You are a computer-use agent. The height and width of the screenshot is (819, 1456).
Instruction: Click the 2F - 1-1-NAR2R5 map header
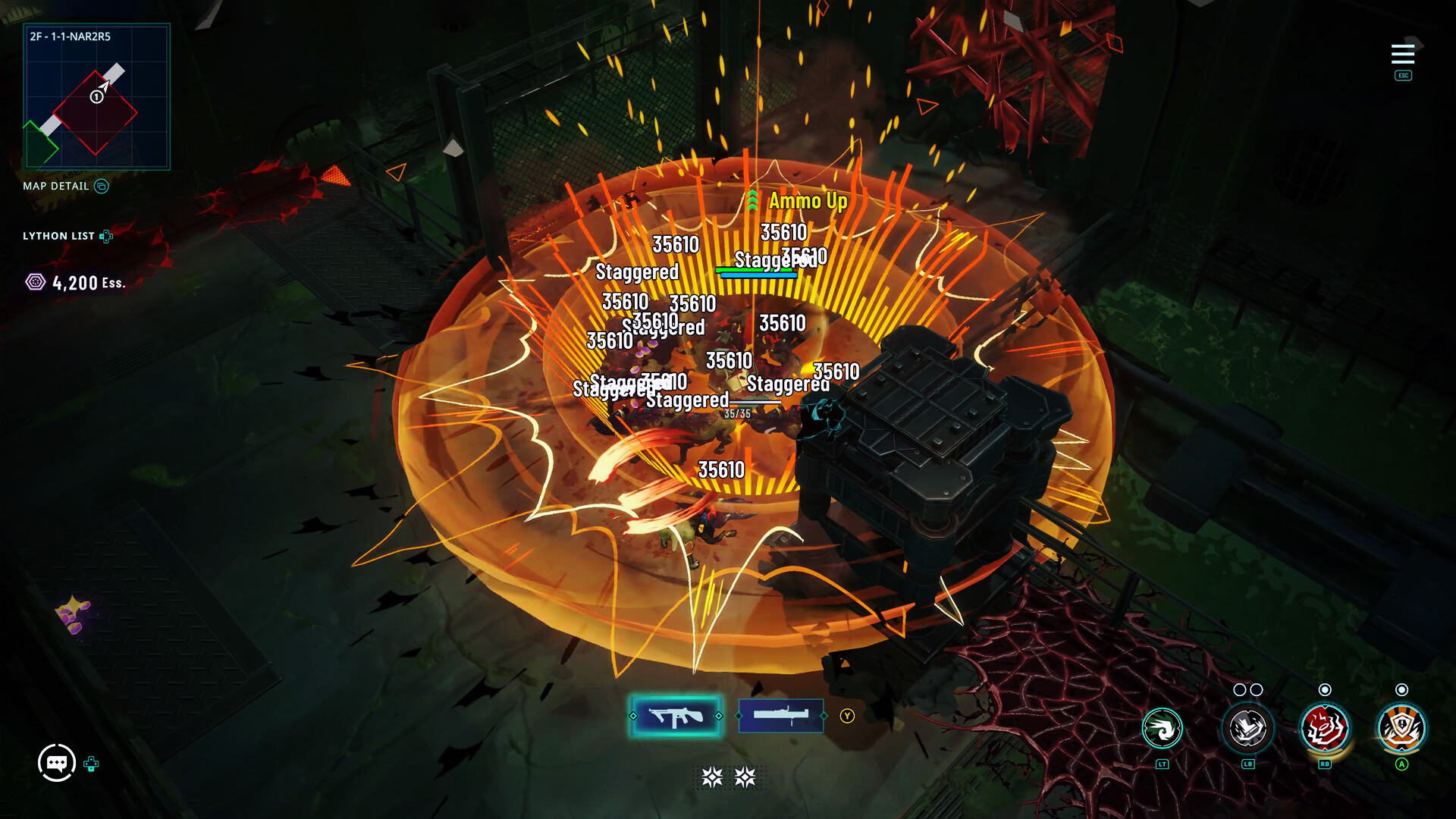point(69,36)
